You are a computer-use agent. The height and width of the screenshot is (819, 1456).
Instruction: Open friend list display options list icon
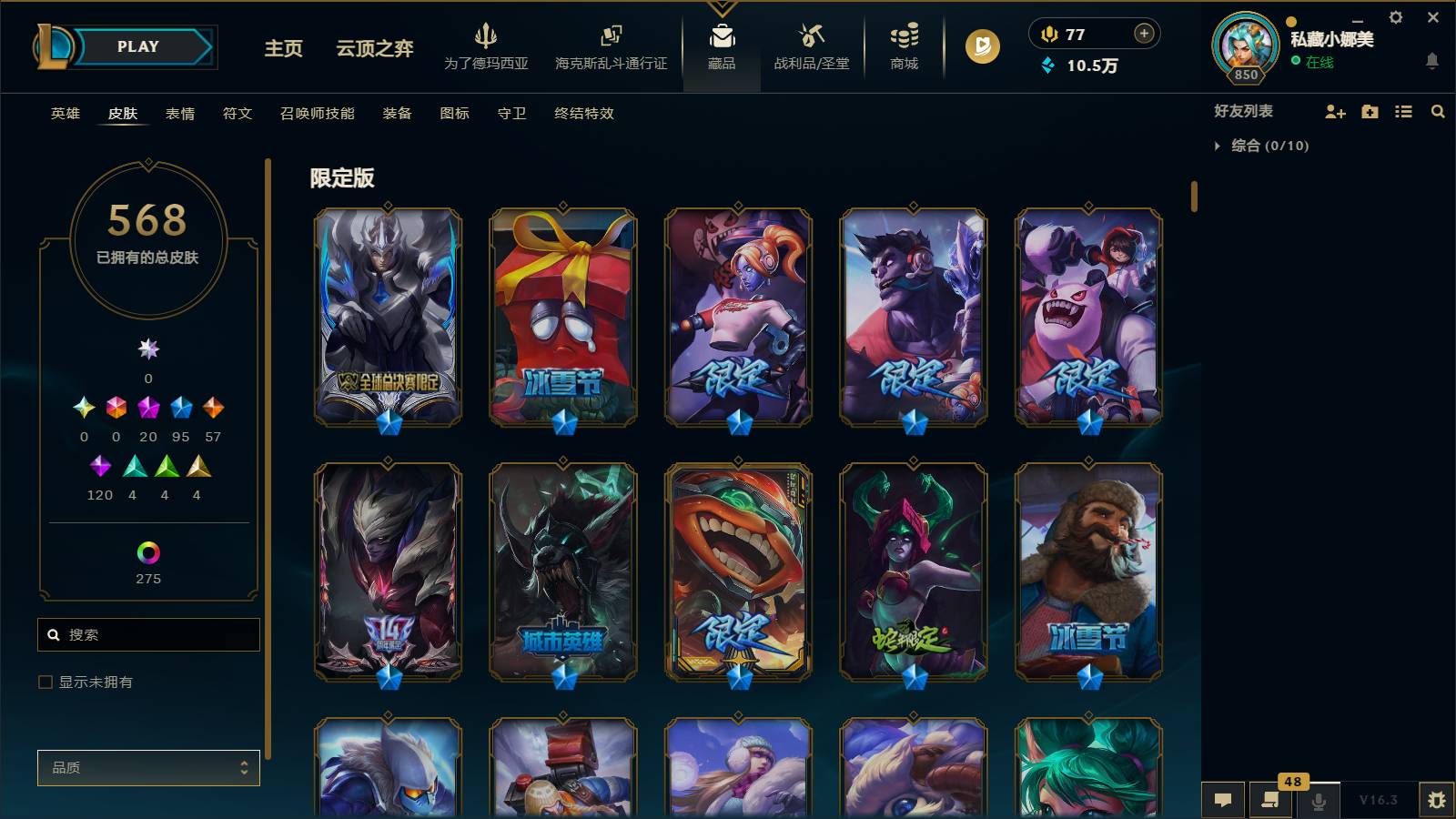(1404, 111)
